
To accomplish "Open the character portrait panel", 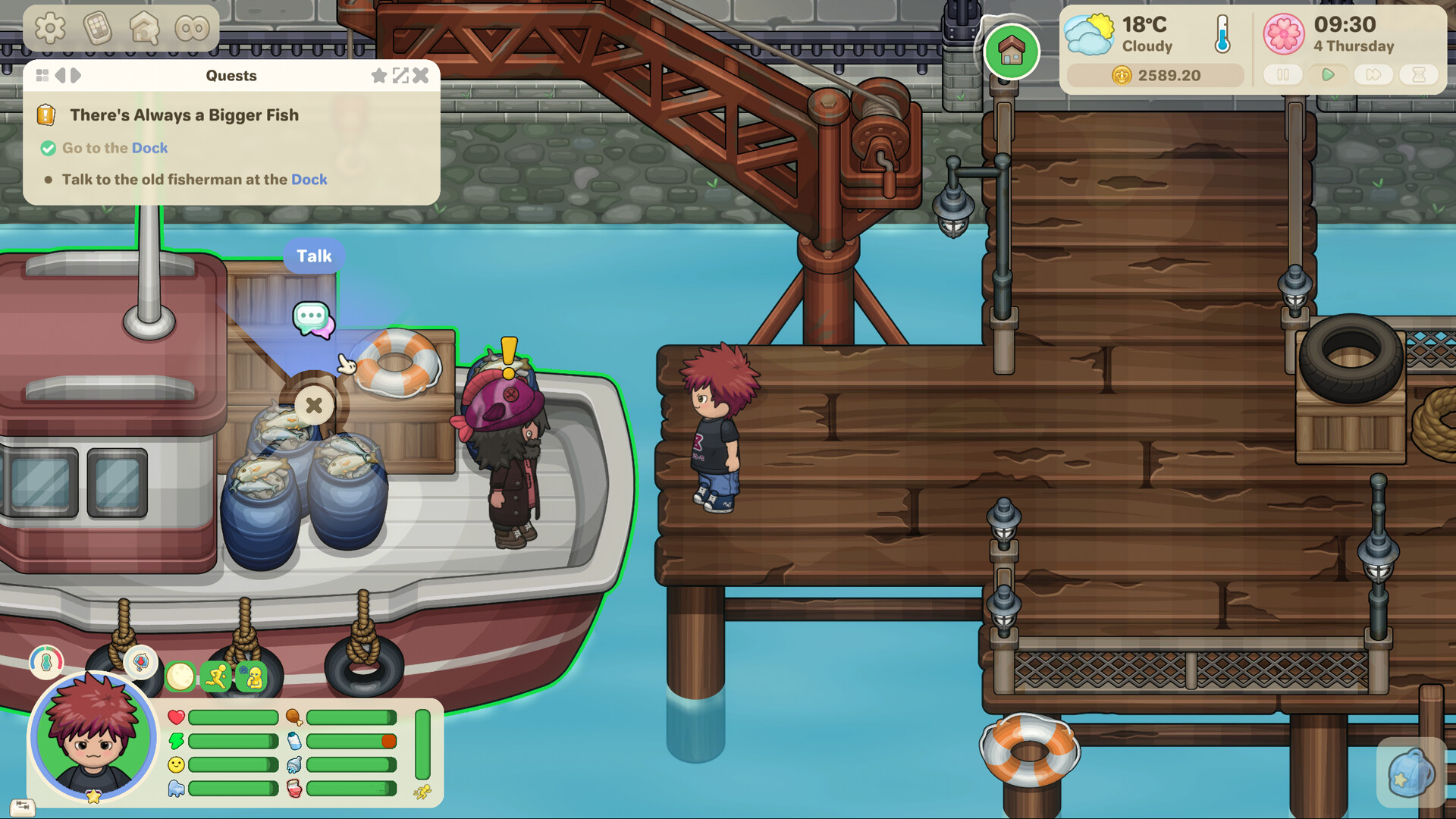I will click(93, 737).
